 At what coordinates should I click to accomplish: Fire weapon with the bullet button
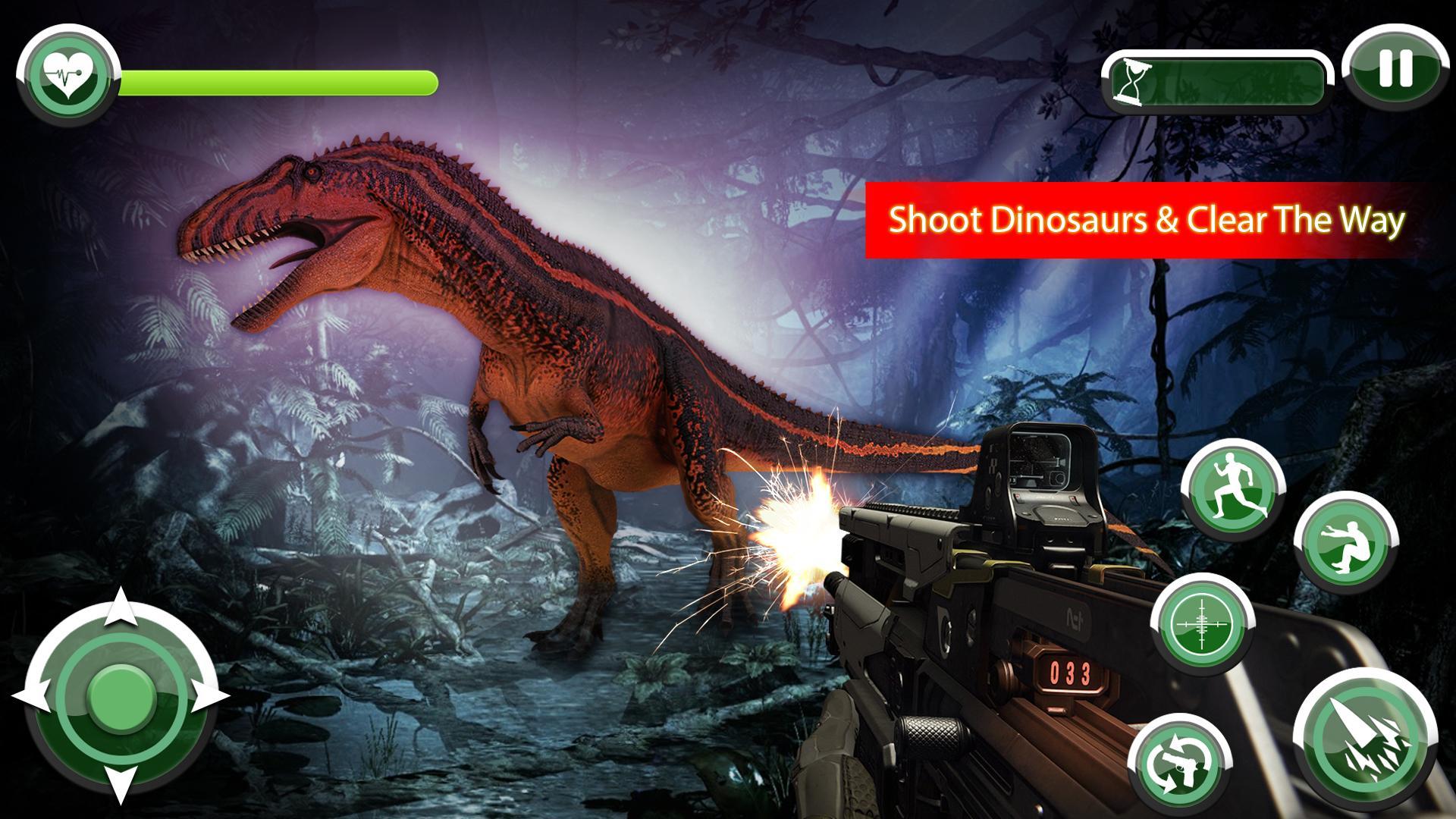click(1366, 741)
